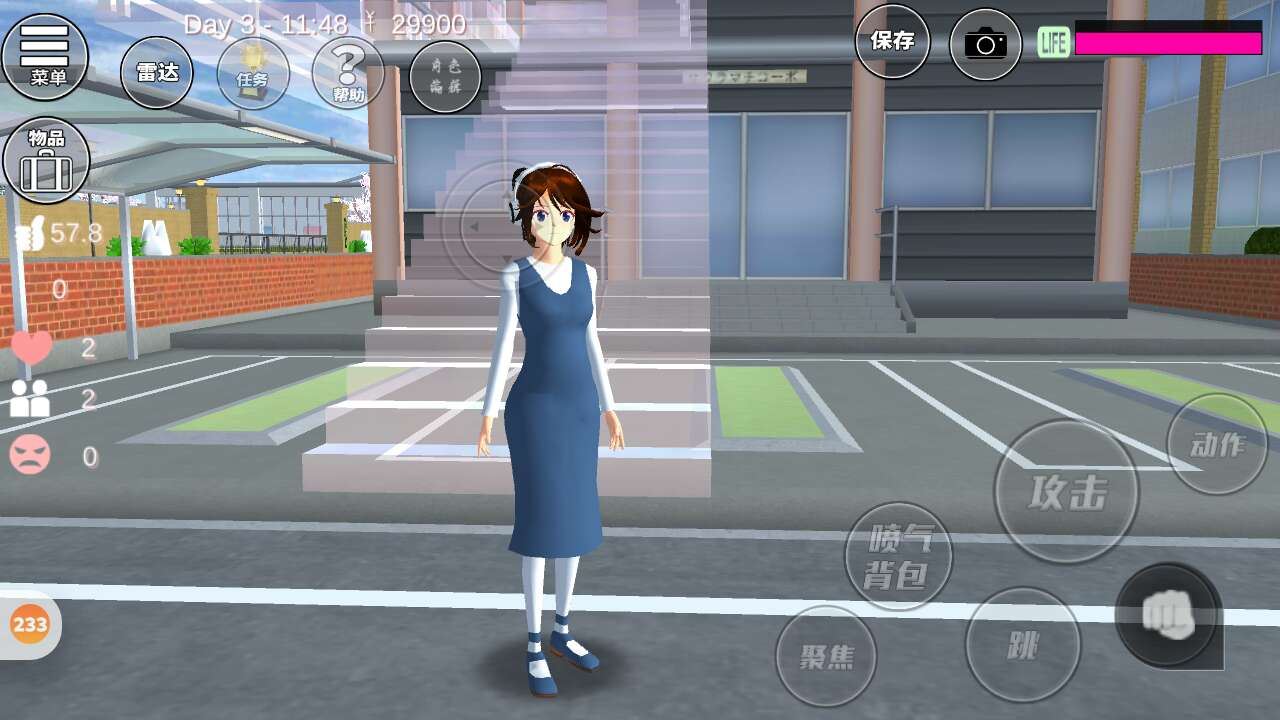Show the 帮助 help screen

click(348, 74)
